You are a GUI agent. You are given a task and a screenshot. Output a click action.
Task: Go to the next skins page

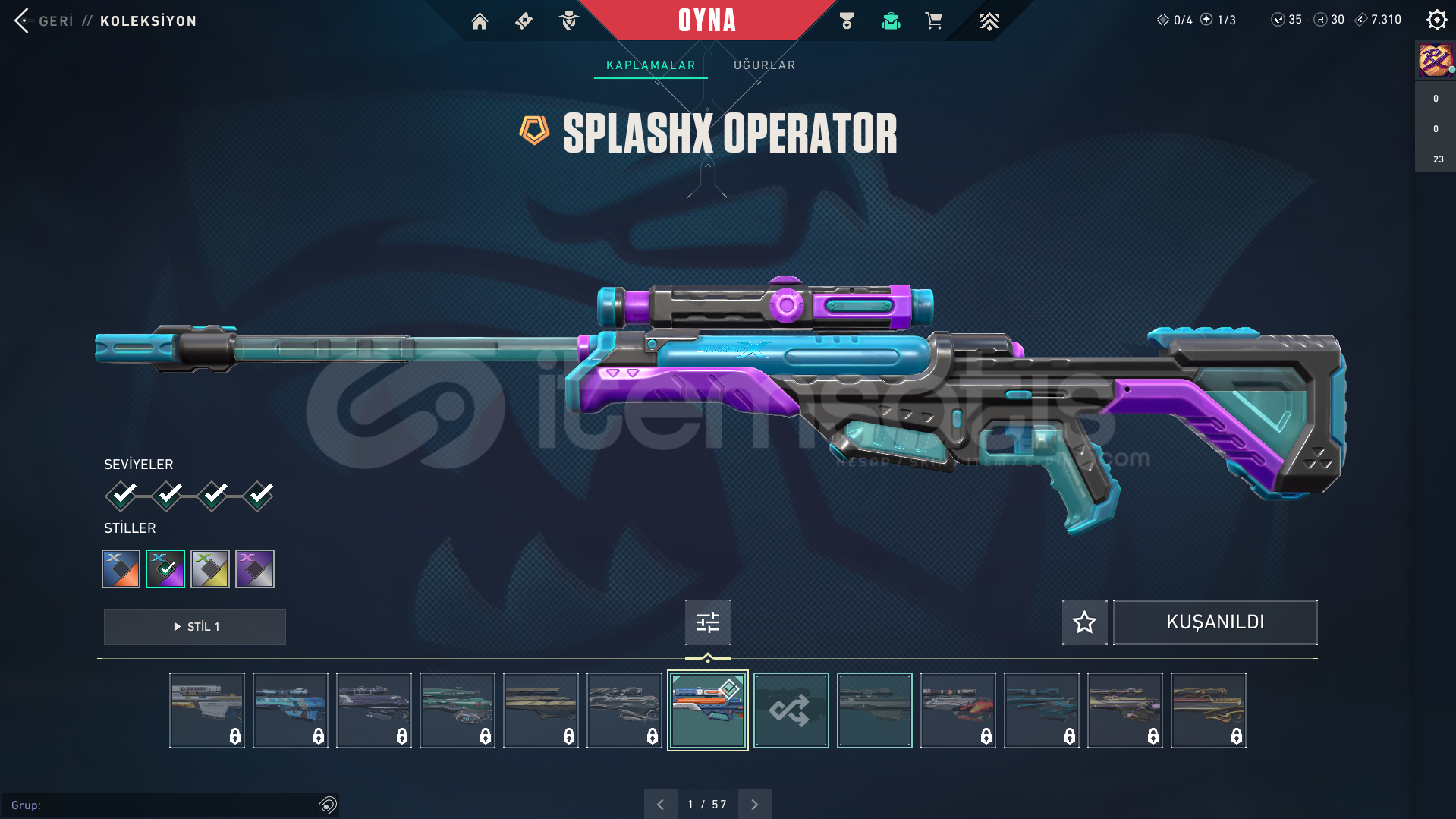click(x=754, y=805)
